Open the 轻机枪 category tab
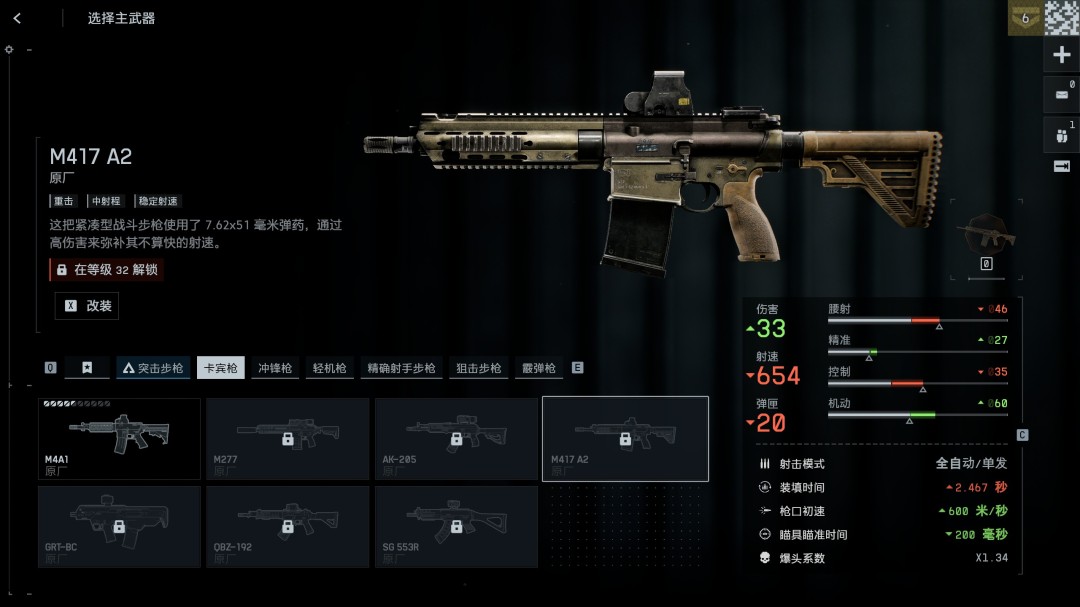The width and height of the screenshot is (1080, 607). point(329,368)
